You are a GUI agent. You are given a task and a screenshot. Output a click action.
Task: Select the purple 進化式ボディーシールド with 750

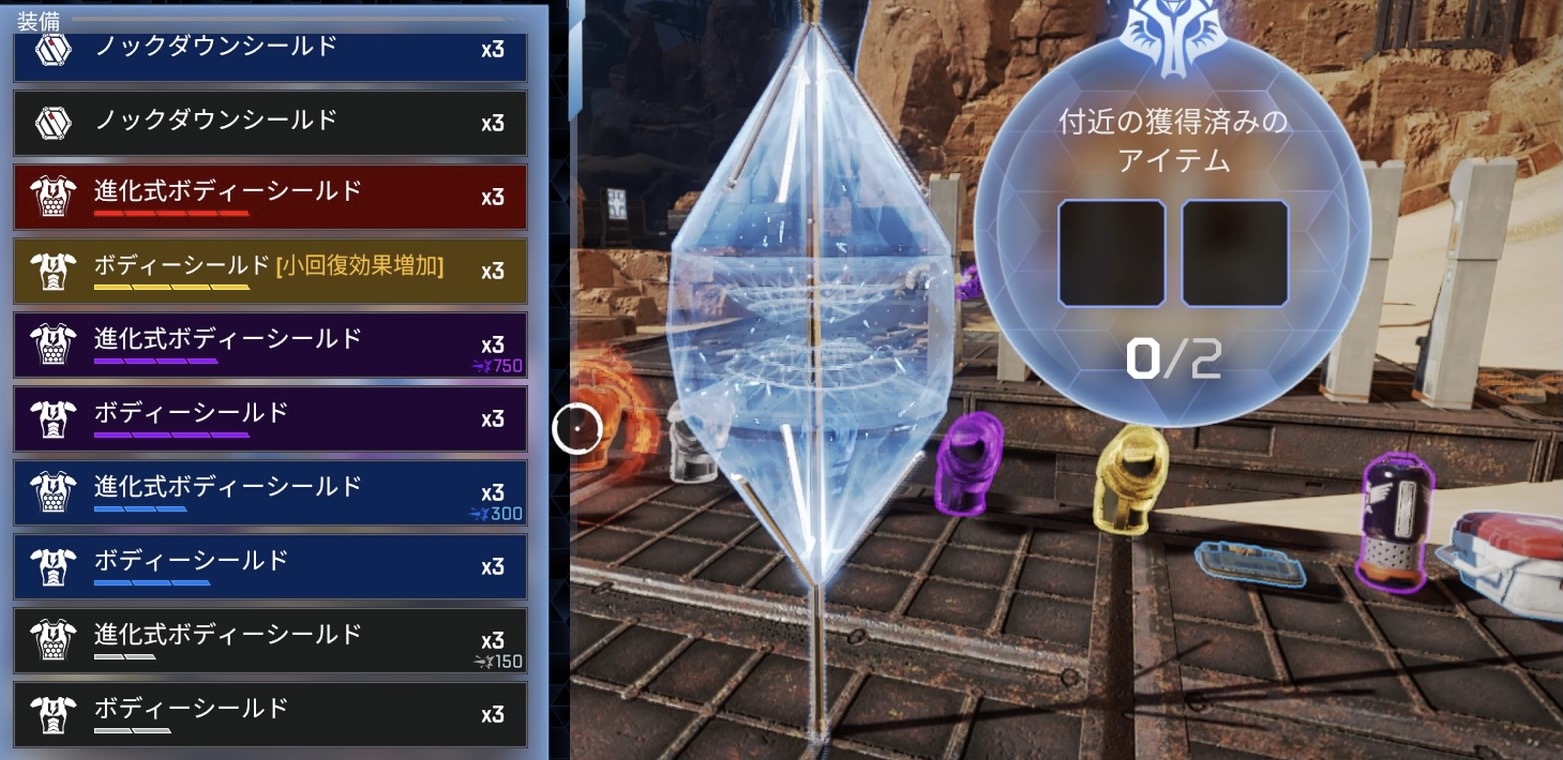[x=270, y=345]
